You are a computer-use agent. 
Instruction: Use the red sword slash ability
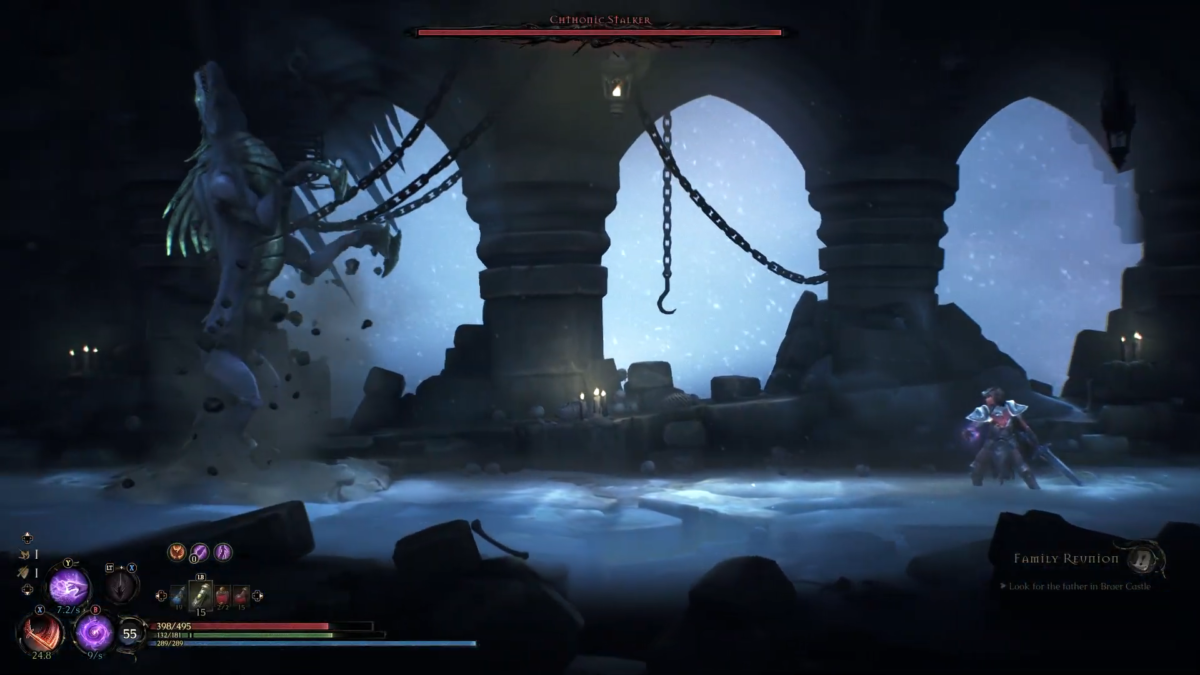coord(41,633)
